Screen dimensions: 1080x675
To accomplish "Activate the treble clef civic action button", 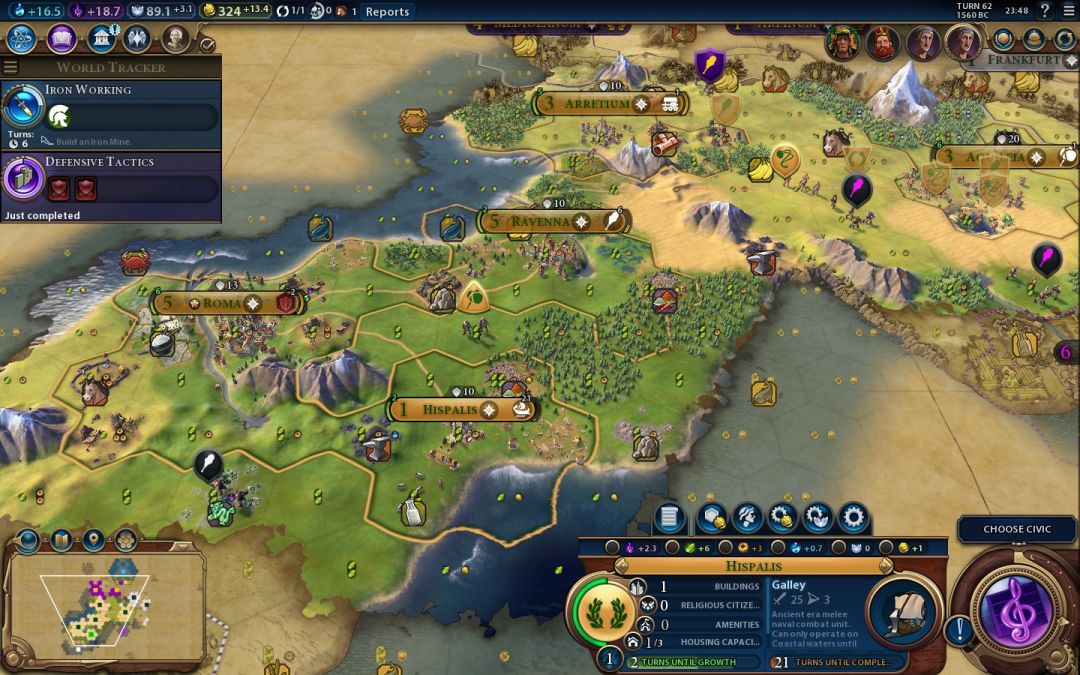I will (x=1014, y=609).
